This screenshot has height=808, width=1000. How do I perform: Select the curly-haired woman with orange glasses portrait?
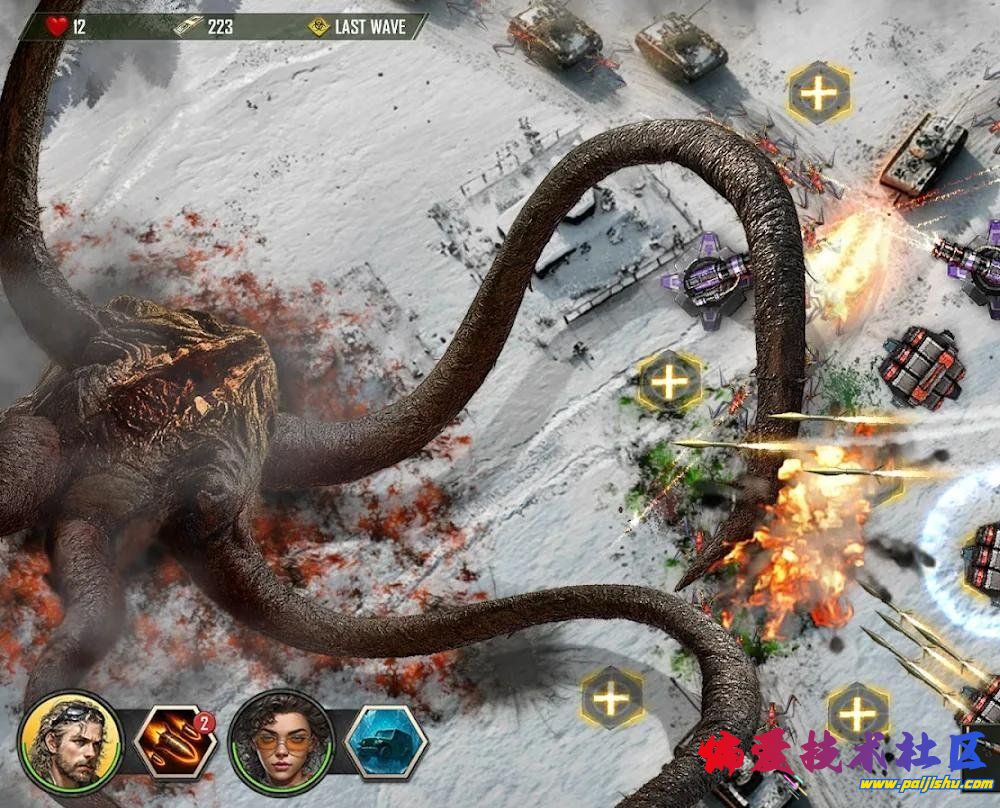click(280, 742)
